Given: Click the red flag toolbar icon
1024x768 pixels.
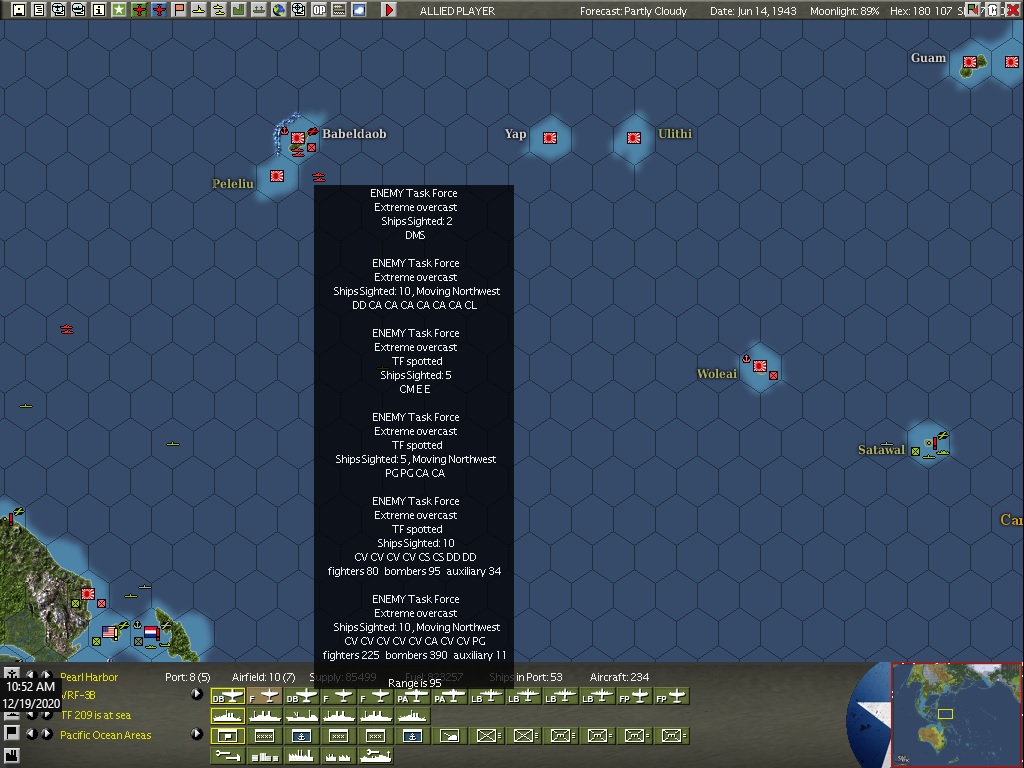Looking at the screenshot, I should tap(179, 10).
